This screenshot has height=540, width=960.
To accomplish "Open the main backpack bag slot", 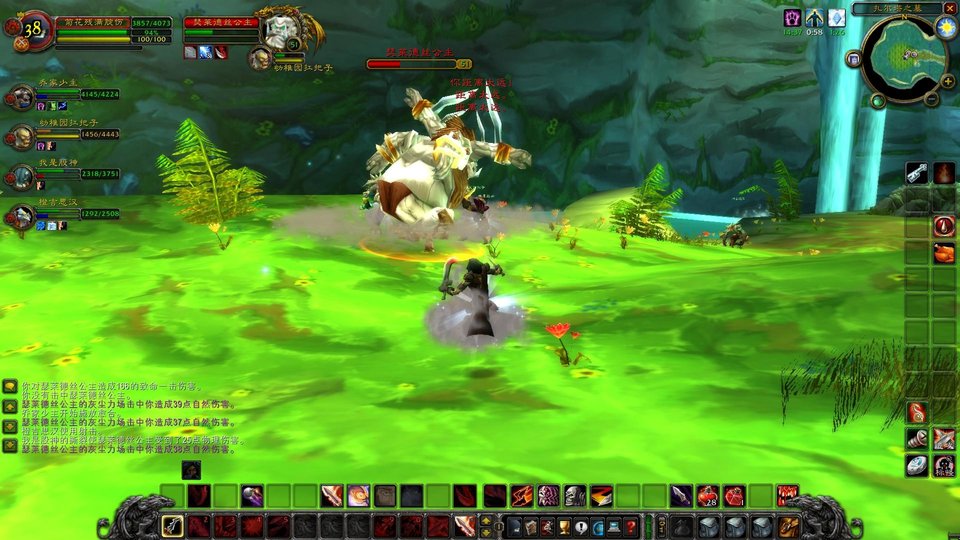I will click(790, 527).
